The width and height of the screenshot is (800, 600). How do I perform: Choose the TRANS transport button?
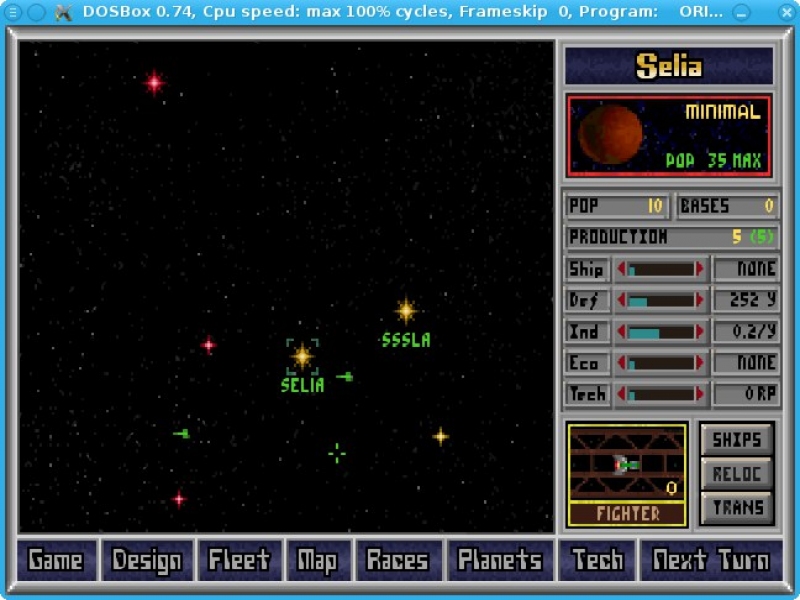point(737,508)
